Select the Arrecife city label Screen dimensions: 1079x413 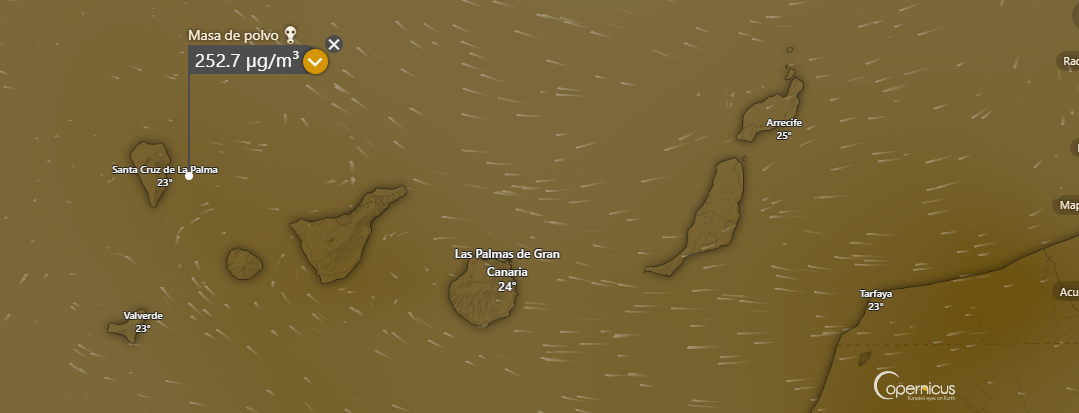point(784,124)
